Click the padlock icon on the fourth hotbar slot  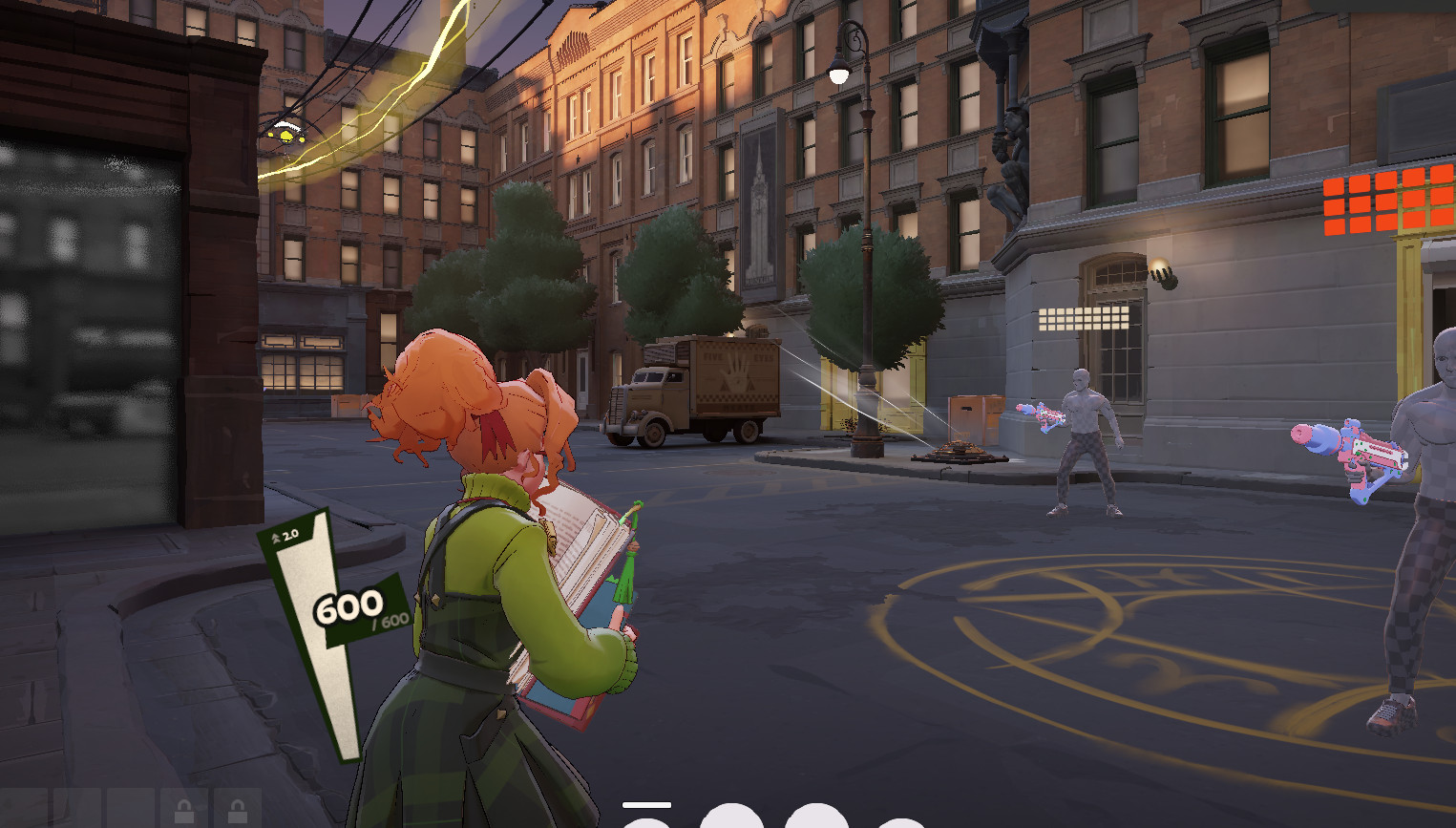184,810
